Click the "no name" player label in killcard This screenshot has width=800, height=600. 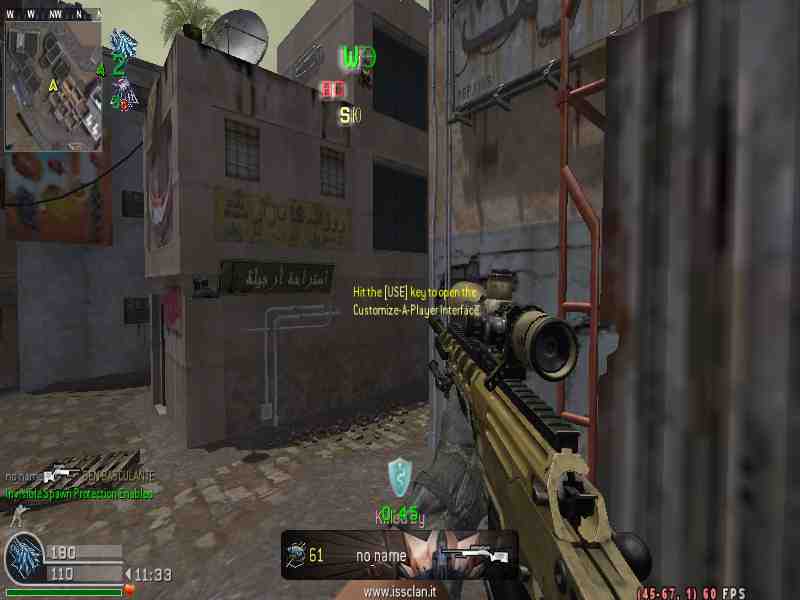[x=381, y=555]
